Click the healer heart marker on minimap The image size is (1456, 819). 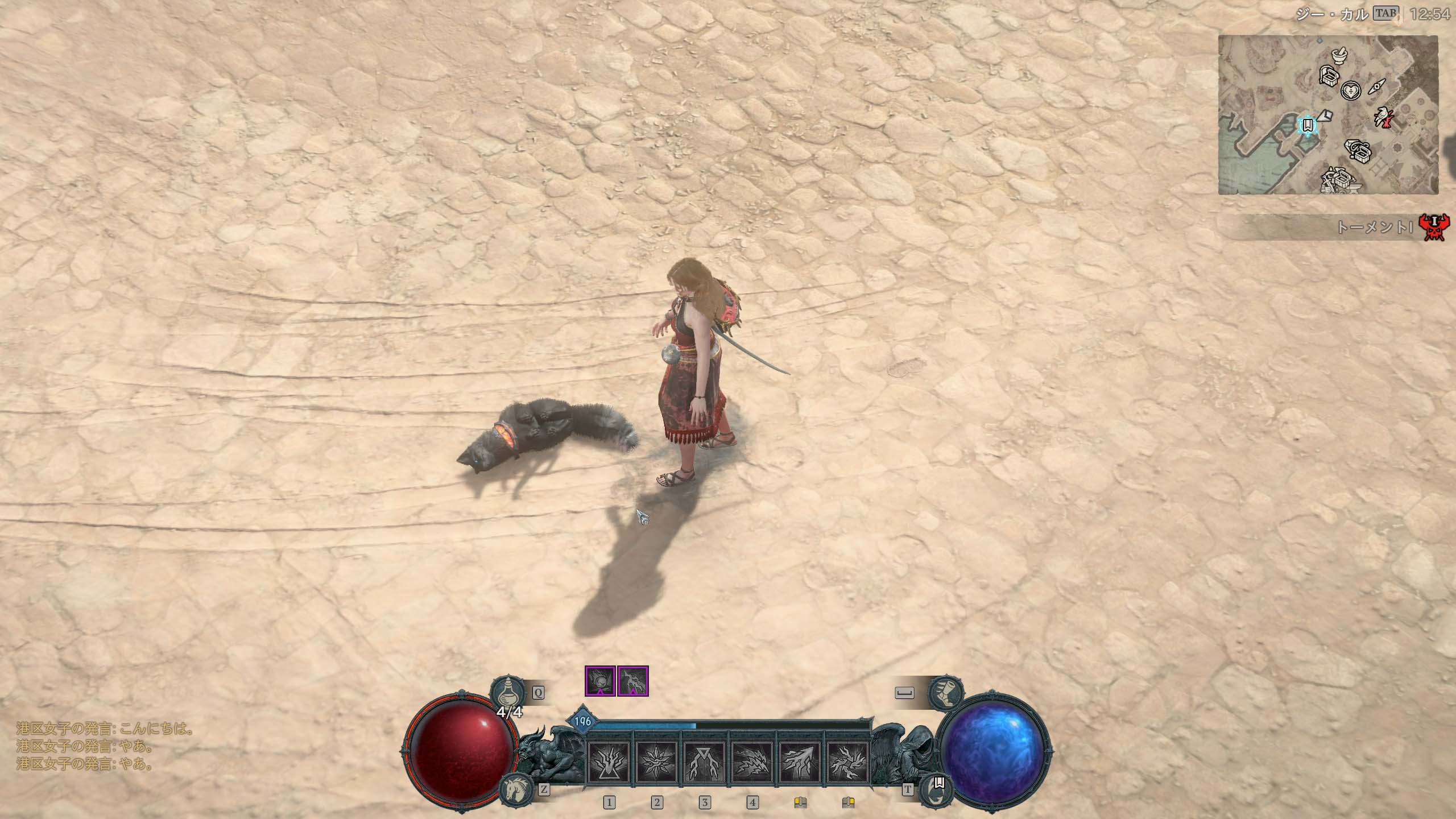[x=1350, y=90]
